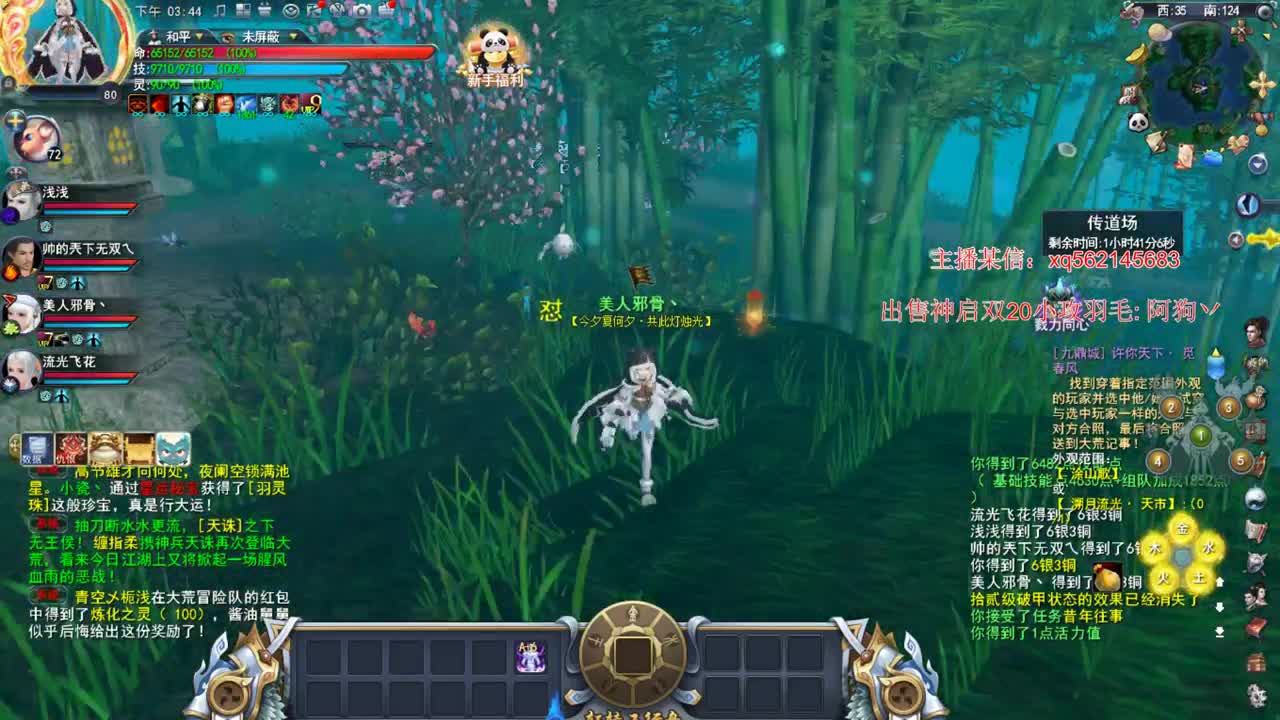Click the 数据 data icon above the chat
Screen dimensions: 1280x720
[x=36, y=448]
